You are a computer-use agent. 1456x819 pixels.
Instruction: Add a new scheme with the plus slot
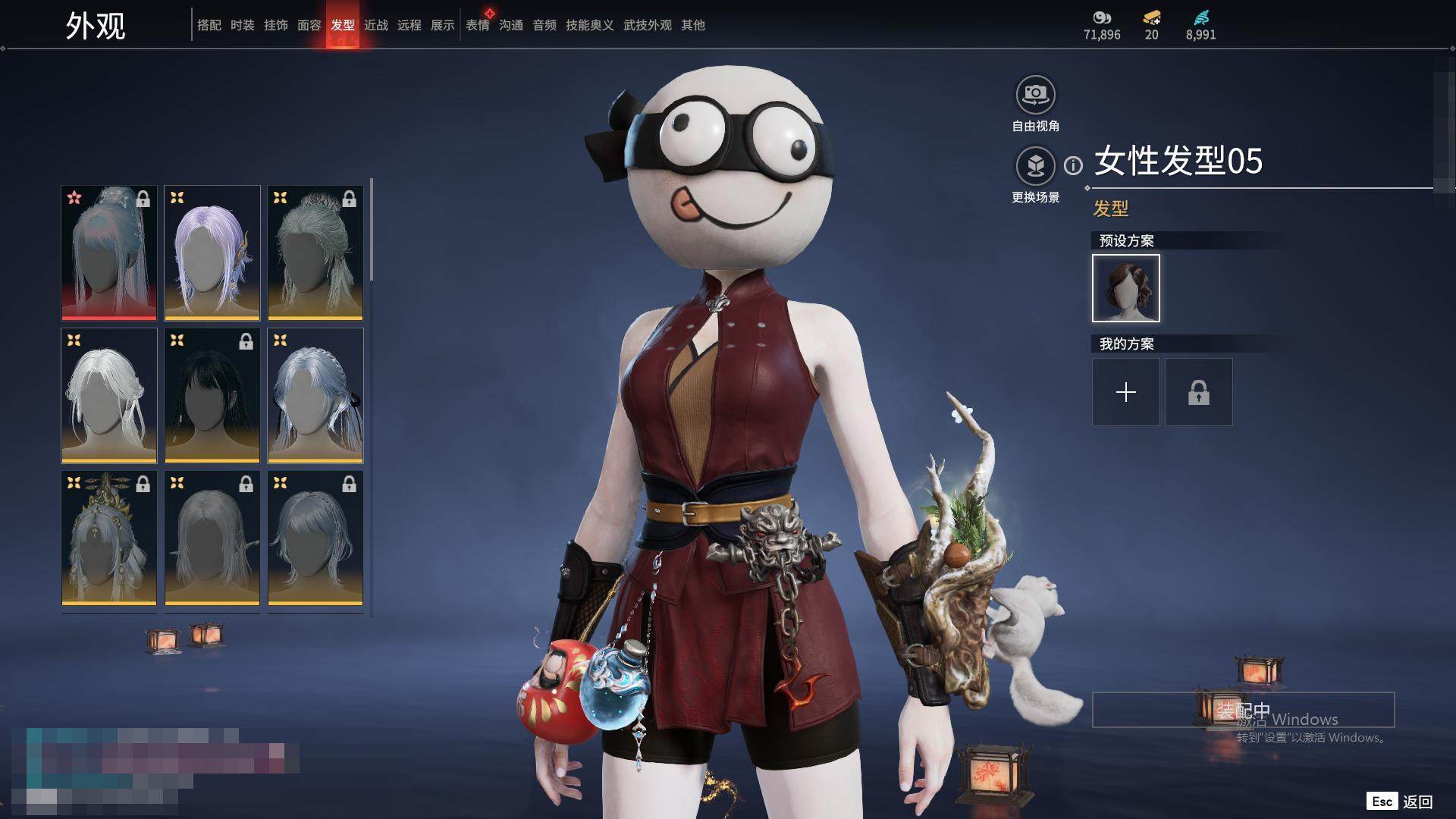point(1126,392)
